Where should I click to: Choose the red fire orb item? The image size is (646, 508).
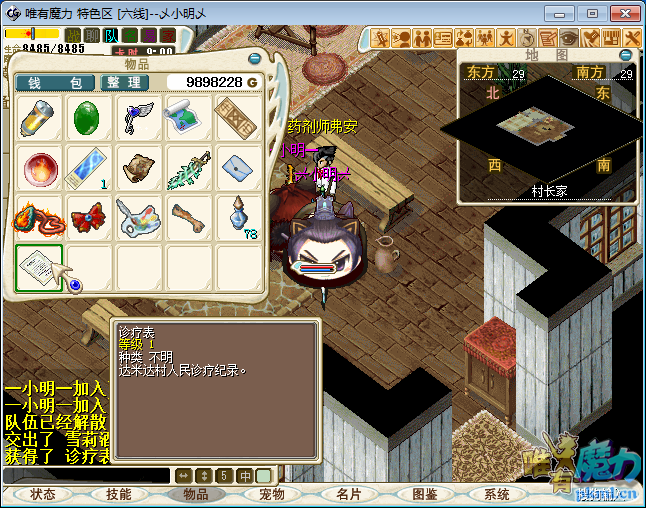click(40, 168)
